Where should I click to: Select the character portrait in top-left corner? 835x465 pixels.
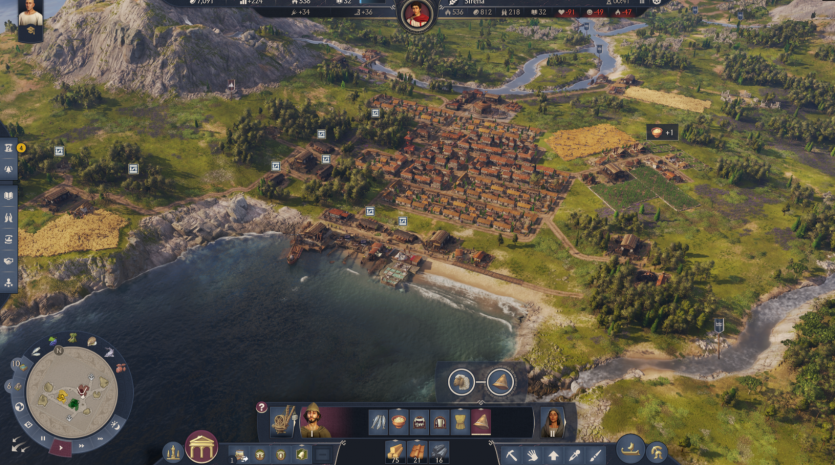(x=30, y=20)
